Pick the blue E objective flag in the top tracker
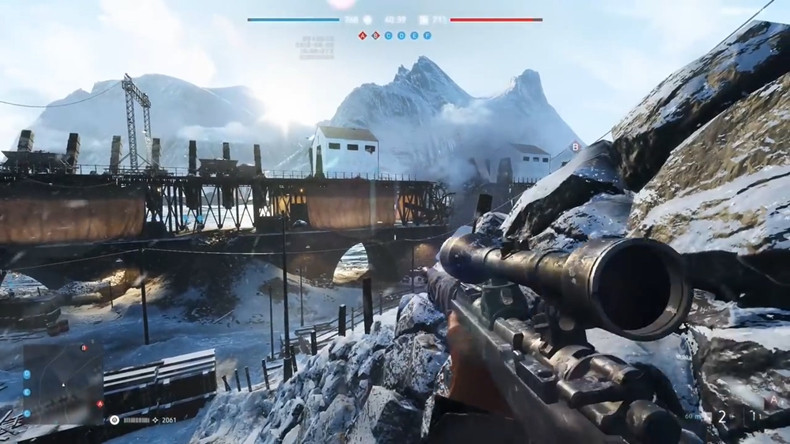790x444 pixels. (x=415, y=35)
